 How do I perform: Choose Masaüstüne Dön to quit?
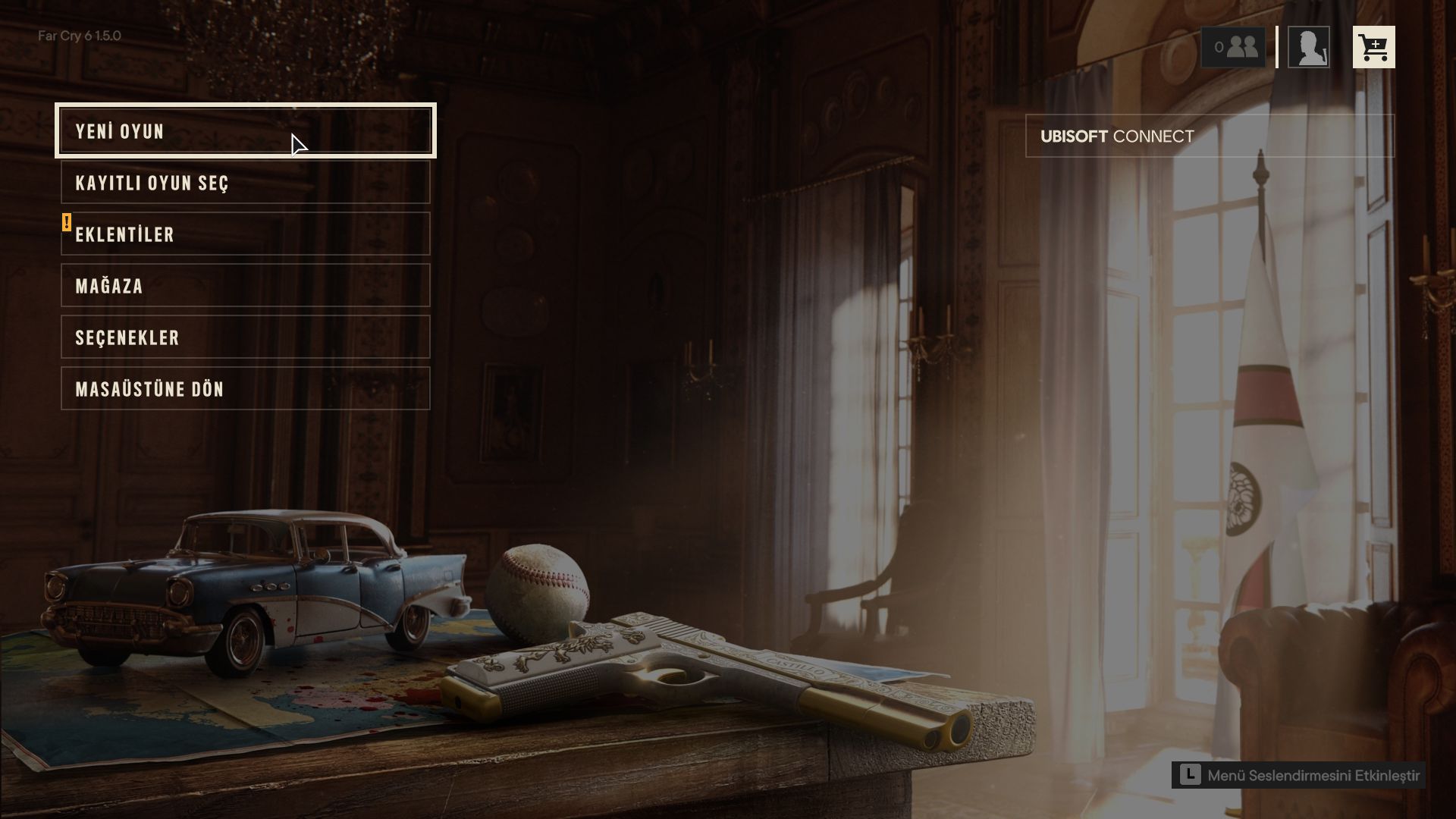pos(245,389)
